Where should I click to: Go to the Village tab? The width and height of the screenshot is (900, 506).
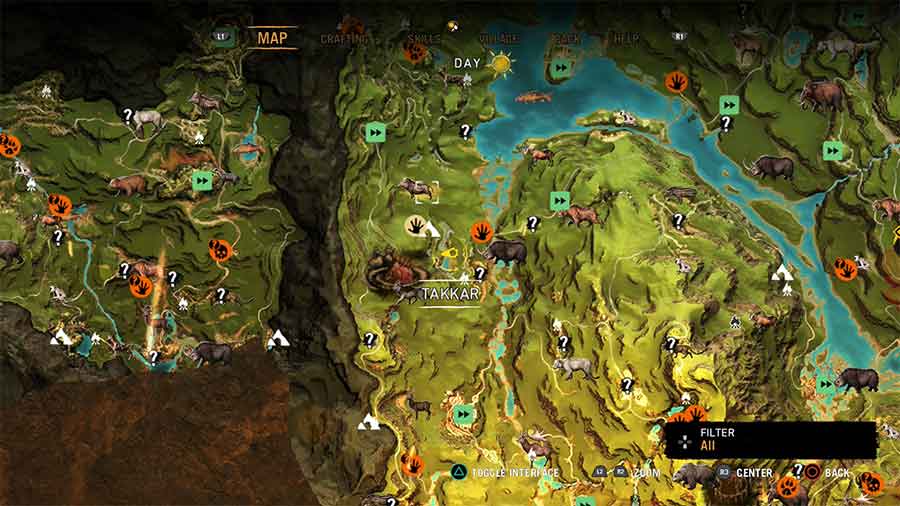[x=496, y=39]
